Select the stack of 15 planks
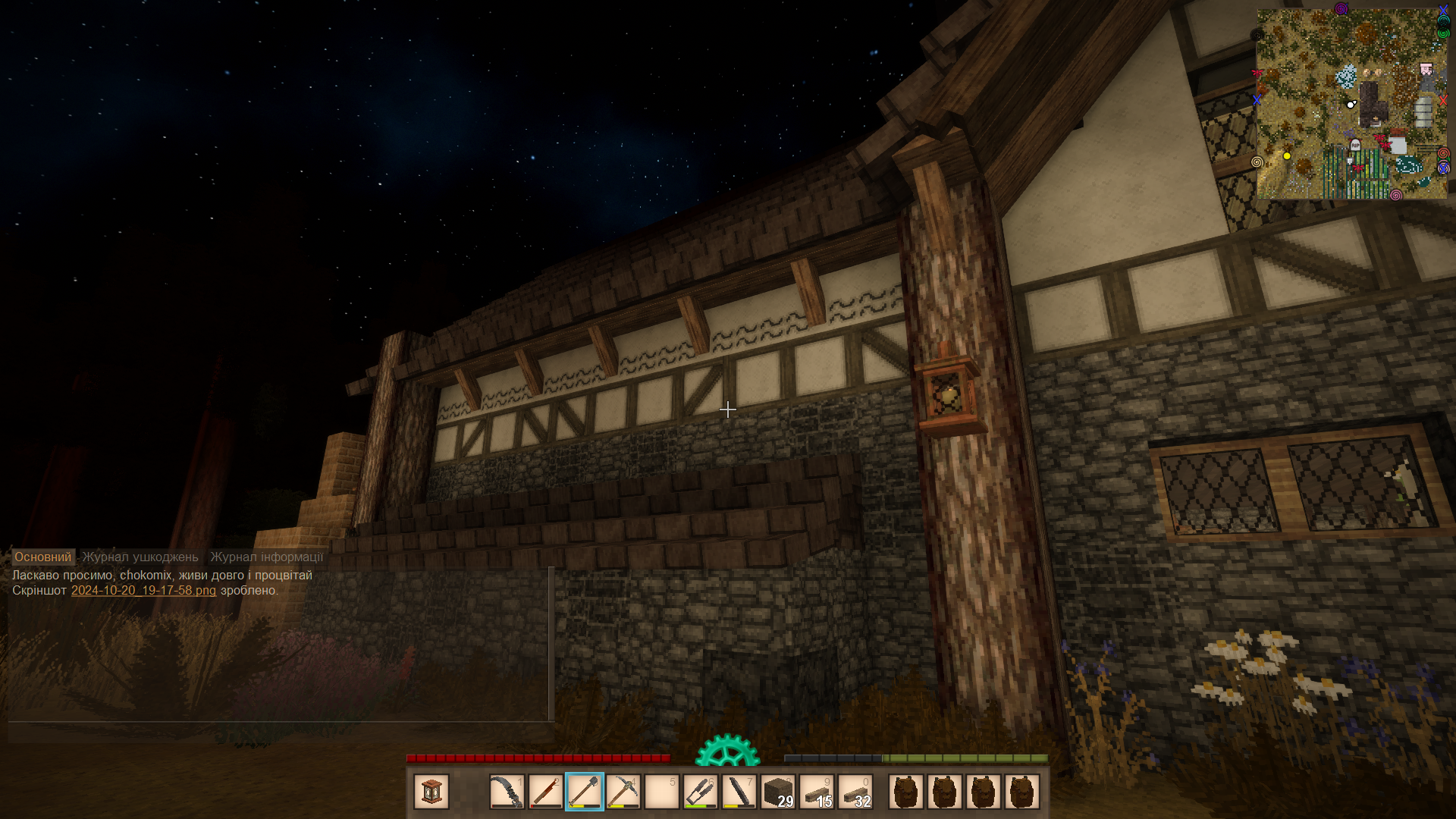Screen dimensions: 1456x819 coord(817,792)
